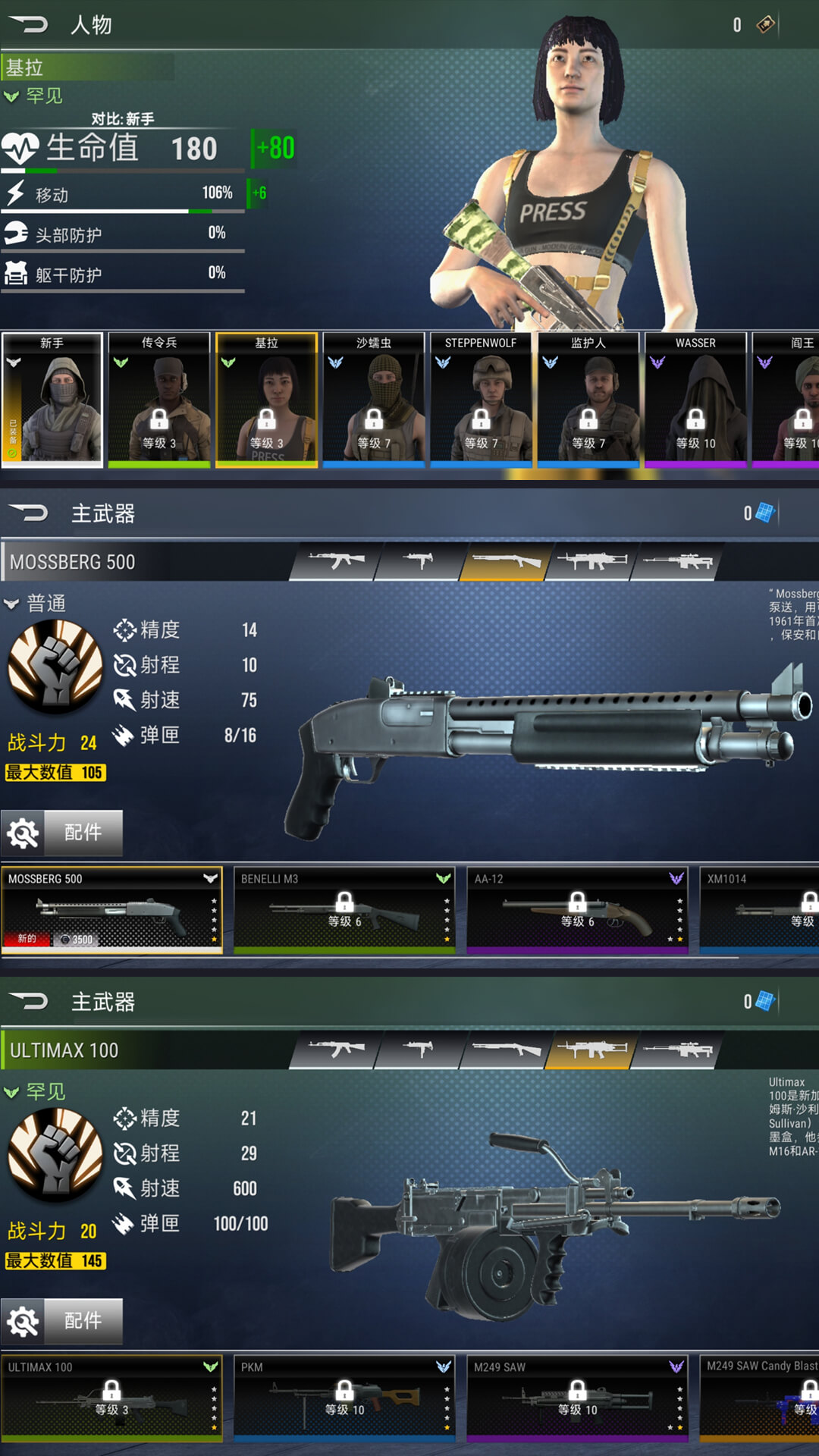Go back from the Ultimax 主武器 panel

pyautogui.click(x=29, y=1002)
